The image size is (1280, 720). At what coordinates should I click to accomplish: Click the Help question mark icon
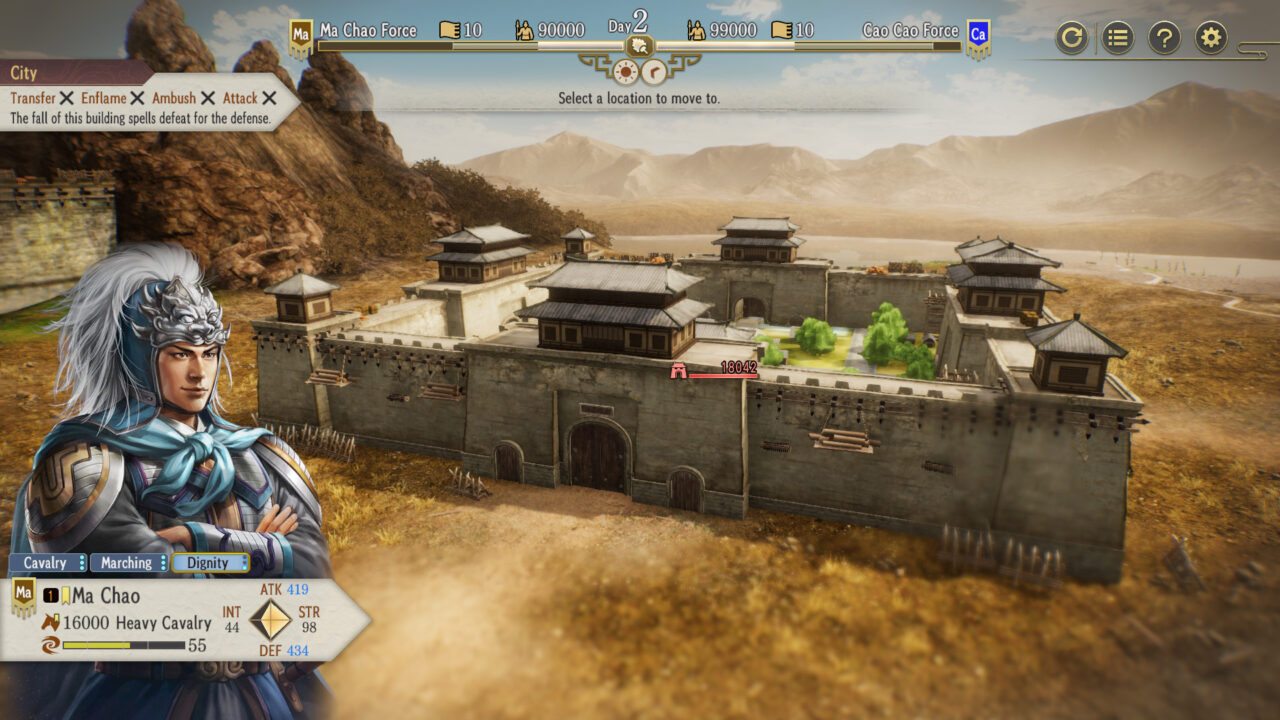(1164, 38)
